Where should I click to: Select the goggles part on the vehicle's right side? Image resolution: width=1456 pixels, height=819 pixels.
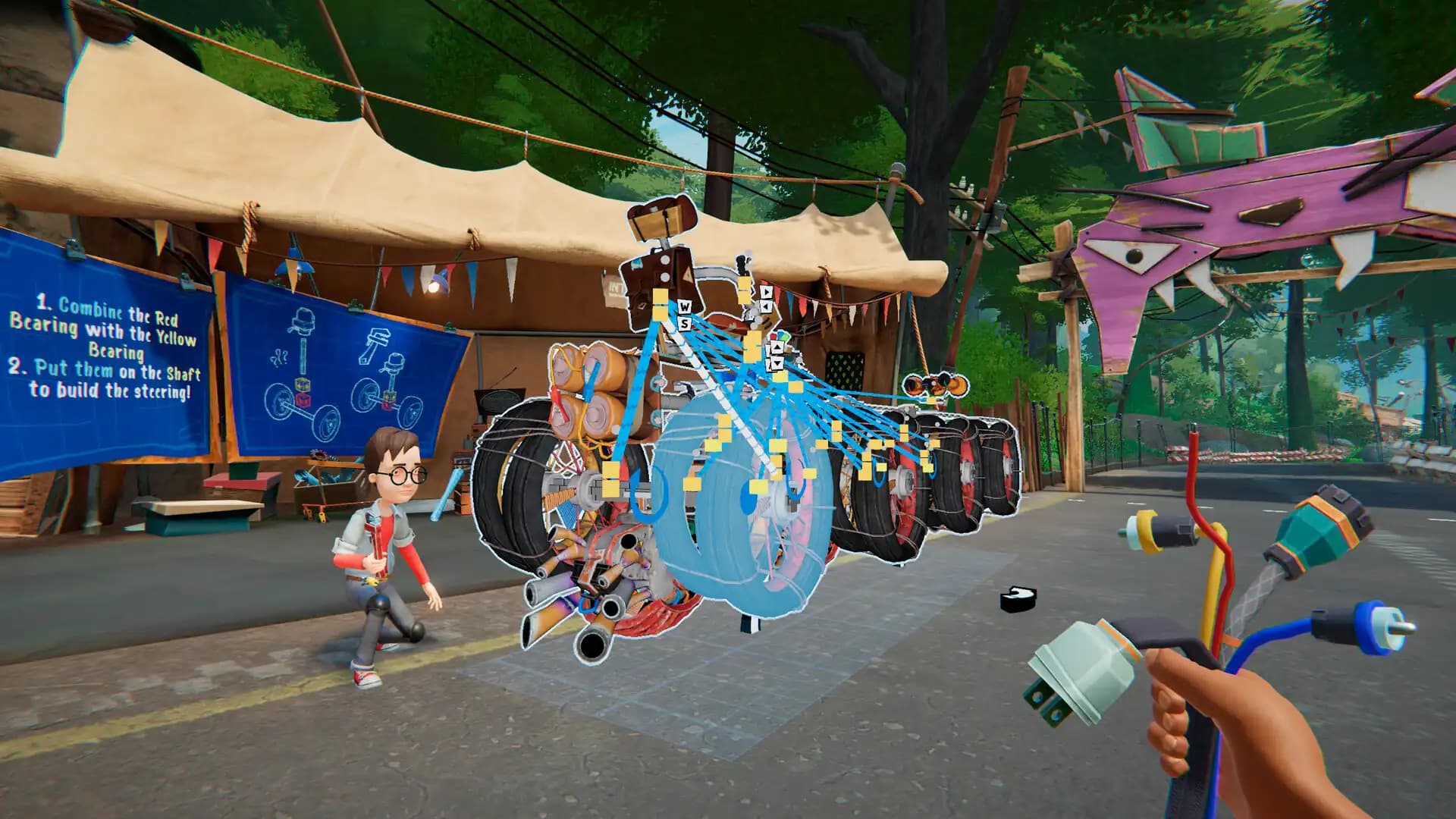coord(935,385)
